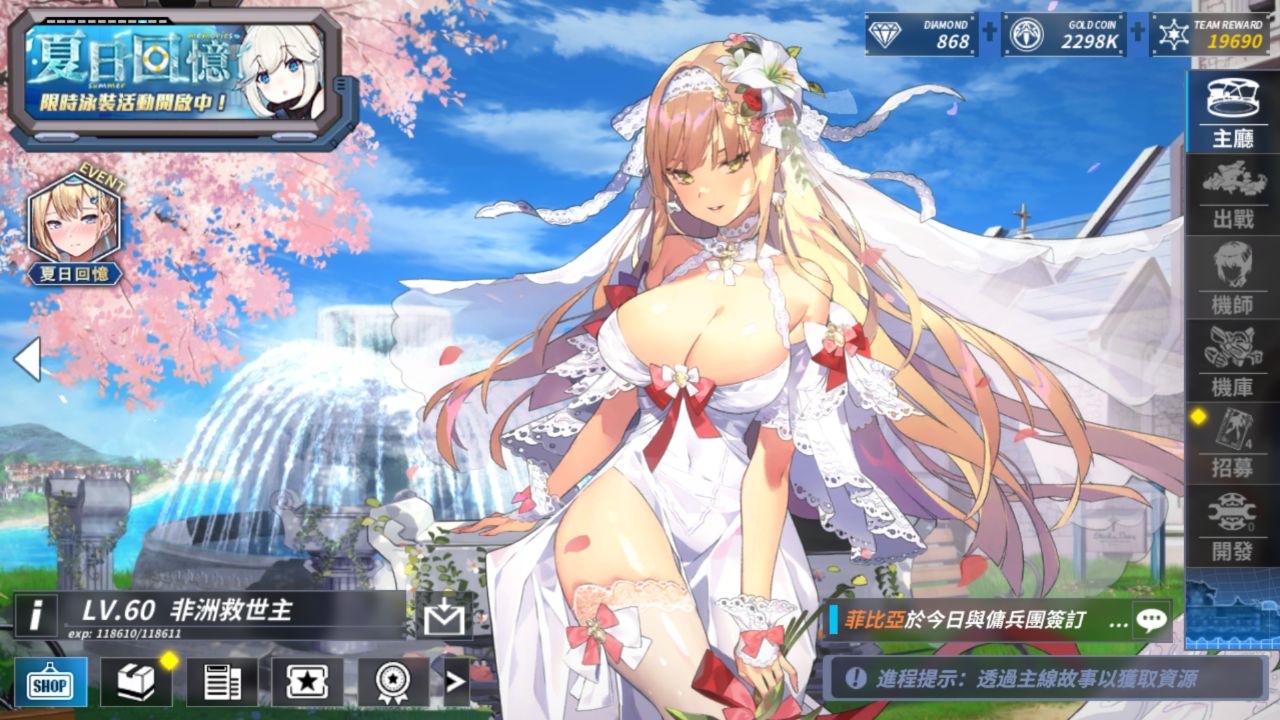Open the 招募 recruit tab
This screenshot has height=720, width=1280.
[1232, 444]
